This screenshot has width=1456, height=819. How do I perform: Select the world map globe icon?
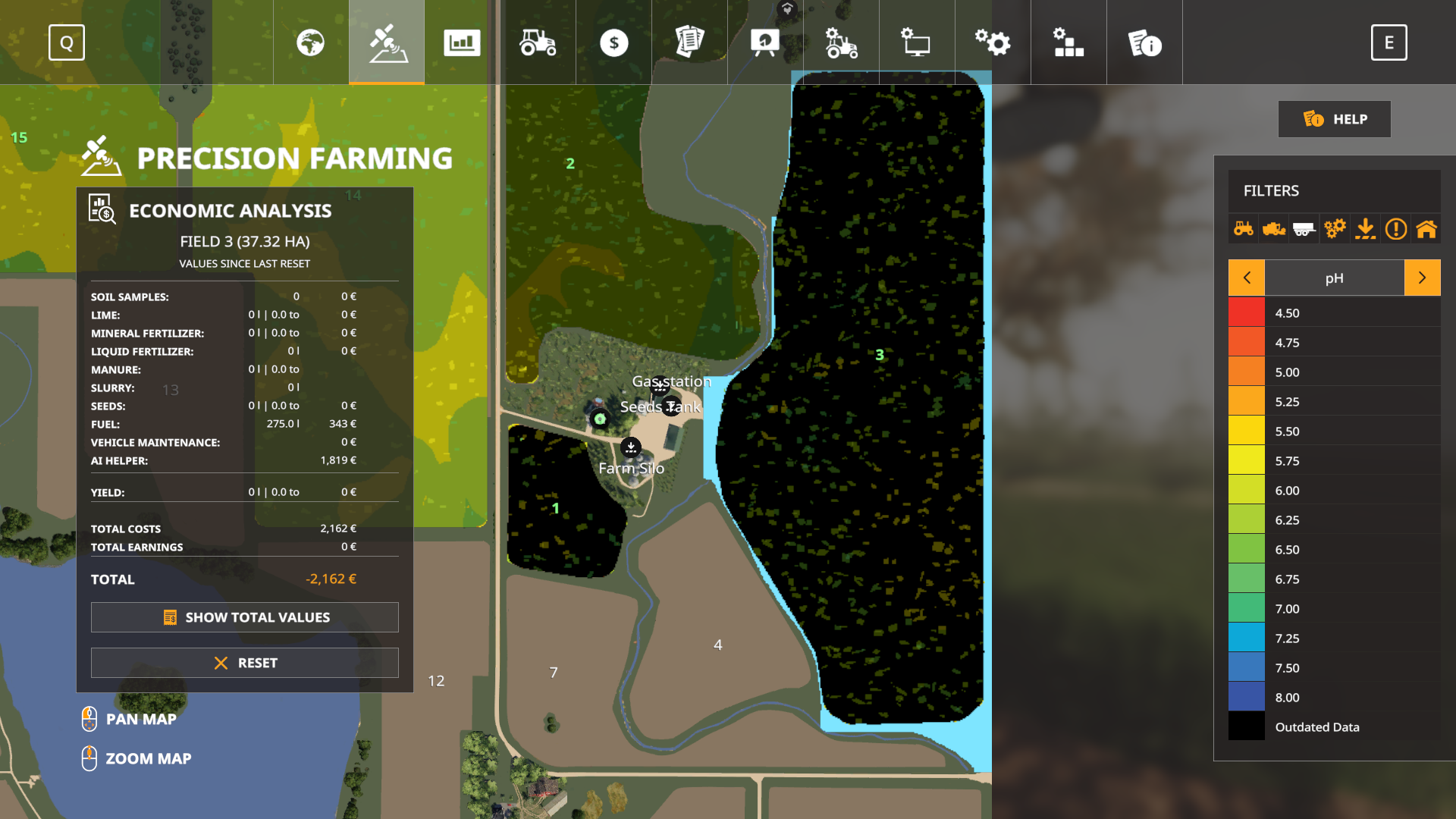click(x=311, y=42)
